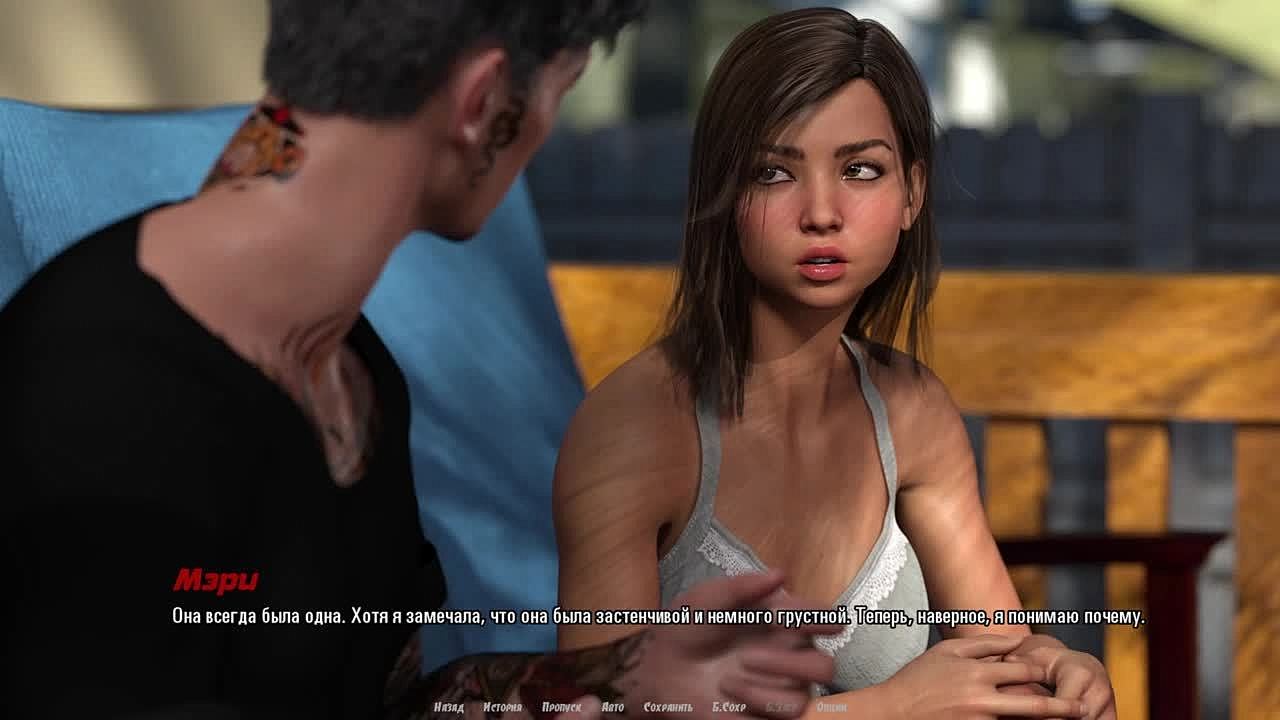Click Б.Сохр quick save button

(729, 707)
